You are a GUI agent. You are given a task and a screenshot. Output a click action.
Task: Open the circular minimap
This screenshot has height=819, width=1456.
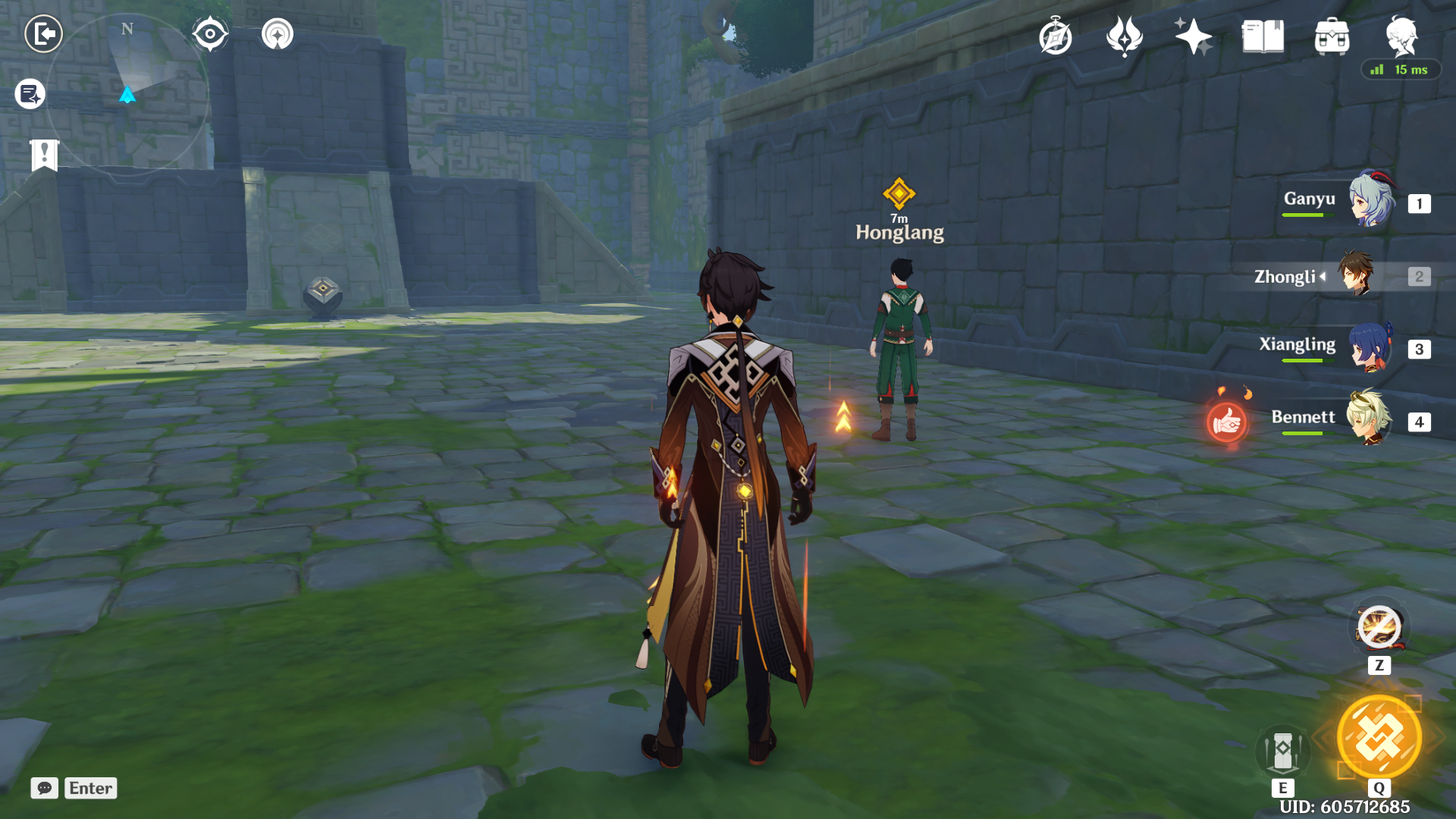click(127, 95)
